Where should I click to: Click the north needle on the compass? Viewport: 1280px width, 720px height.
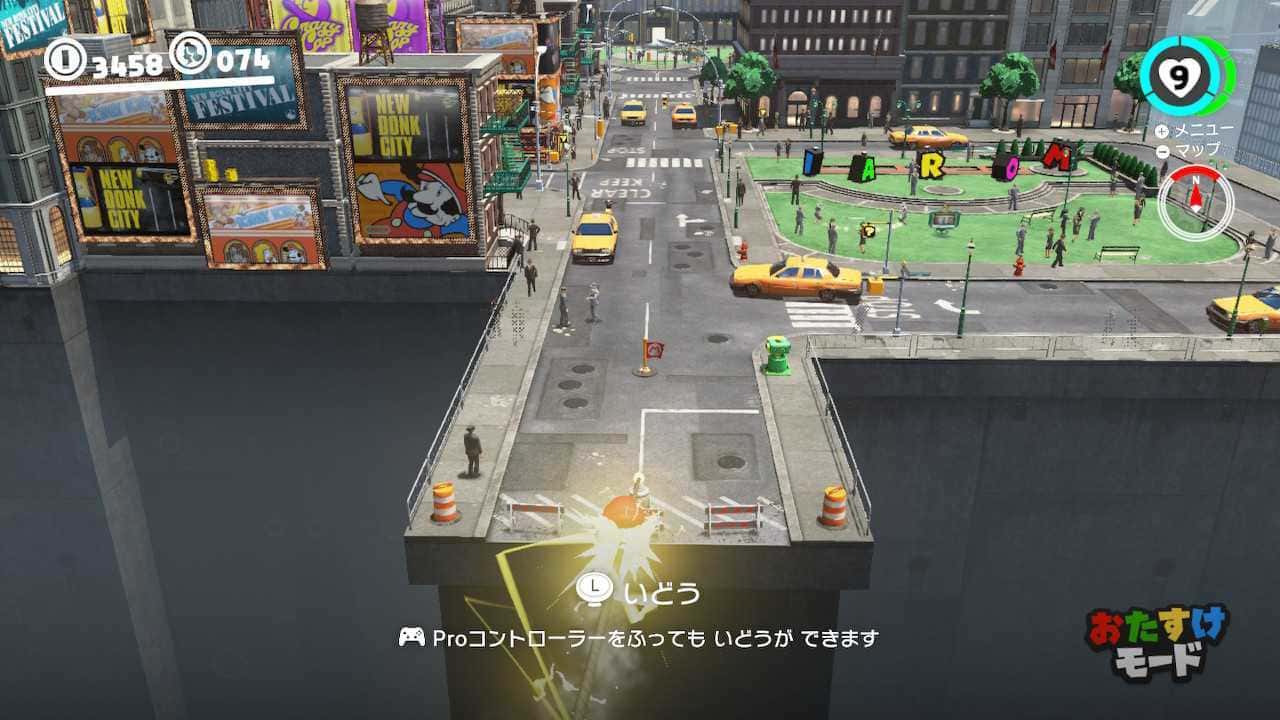click(1196, 190)
